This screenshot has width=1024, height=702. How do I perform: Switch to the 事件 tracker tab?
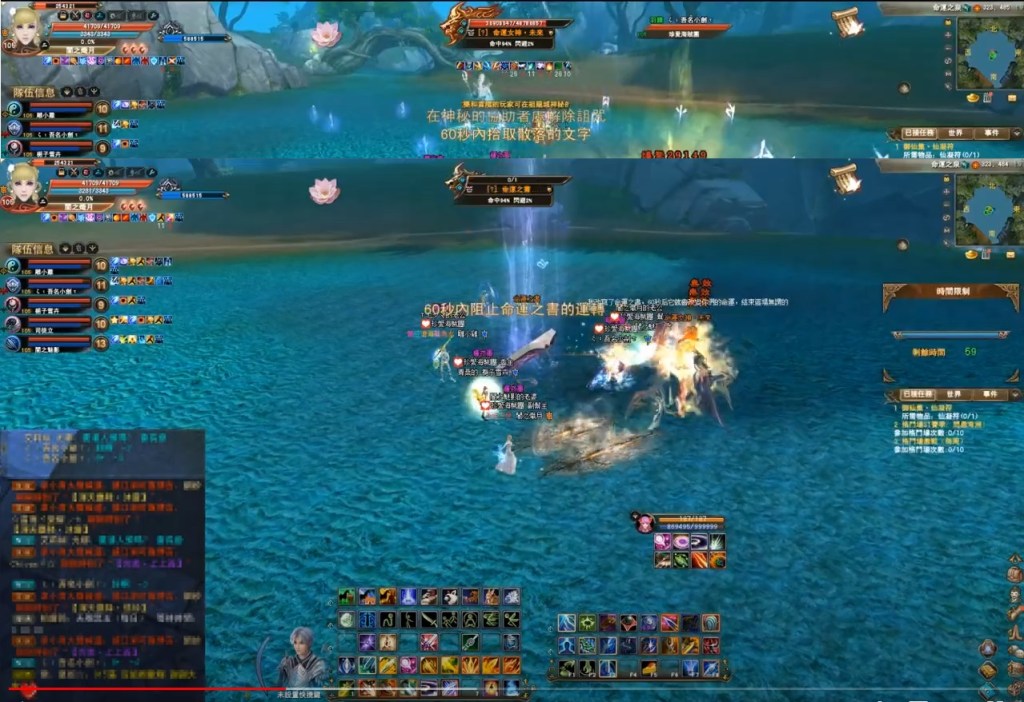click(991, 395)
